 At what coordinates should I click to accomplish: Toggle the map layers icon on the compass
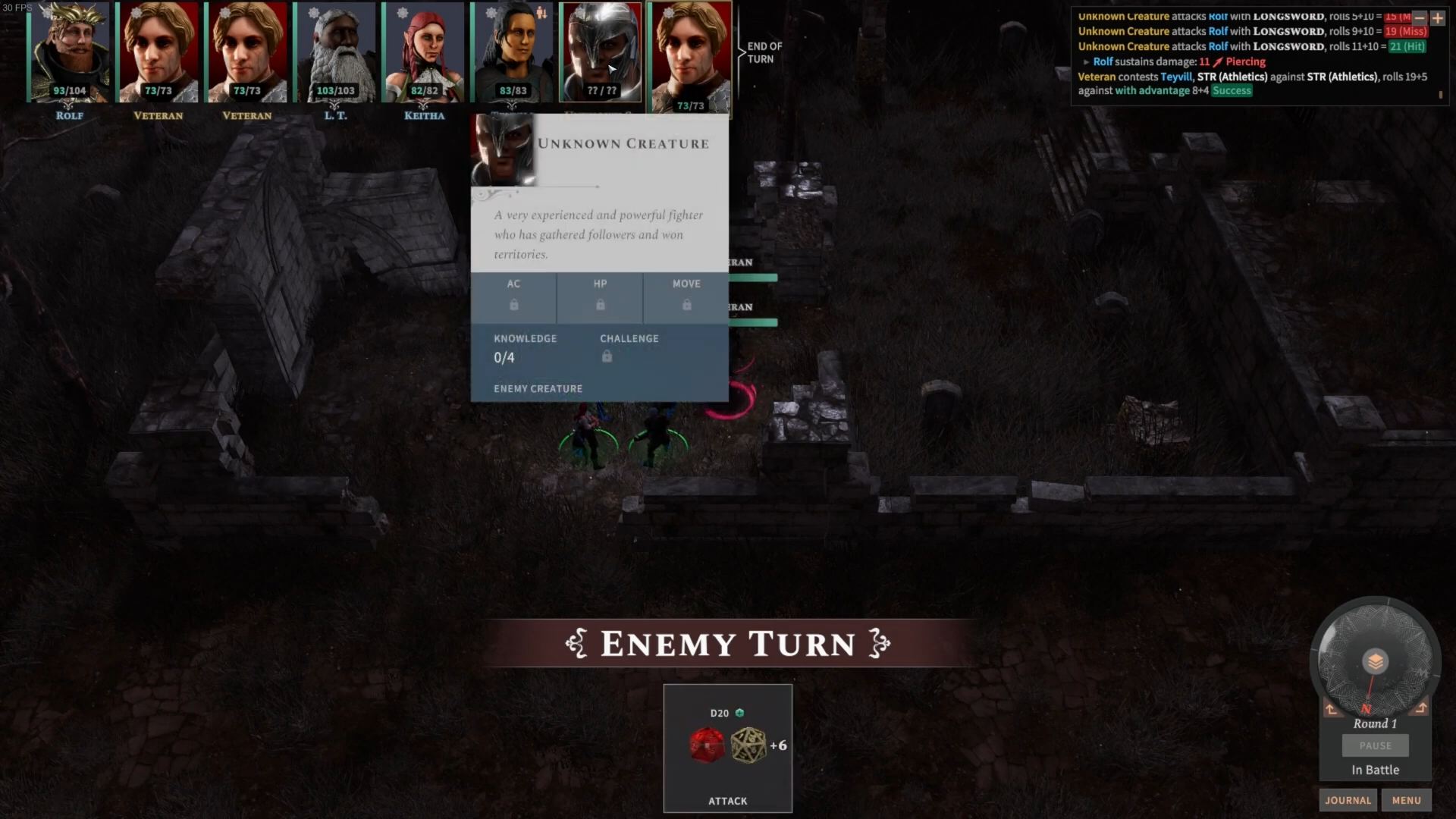coord(1375,661)
